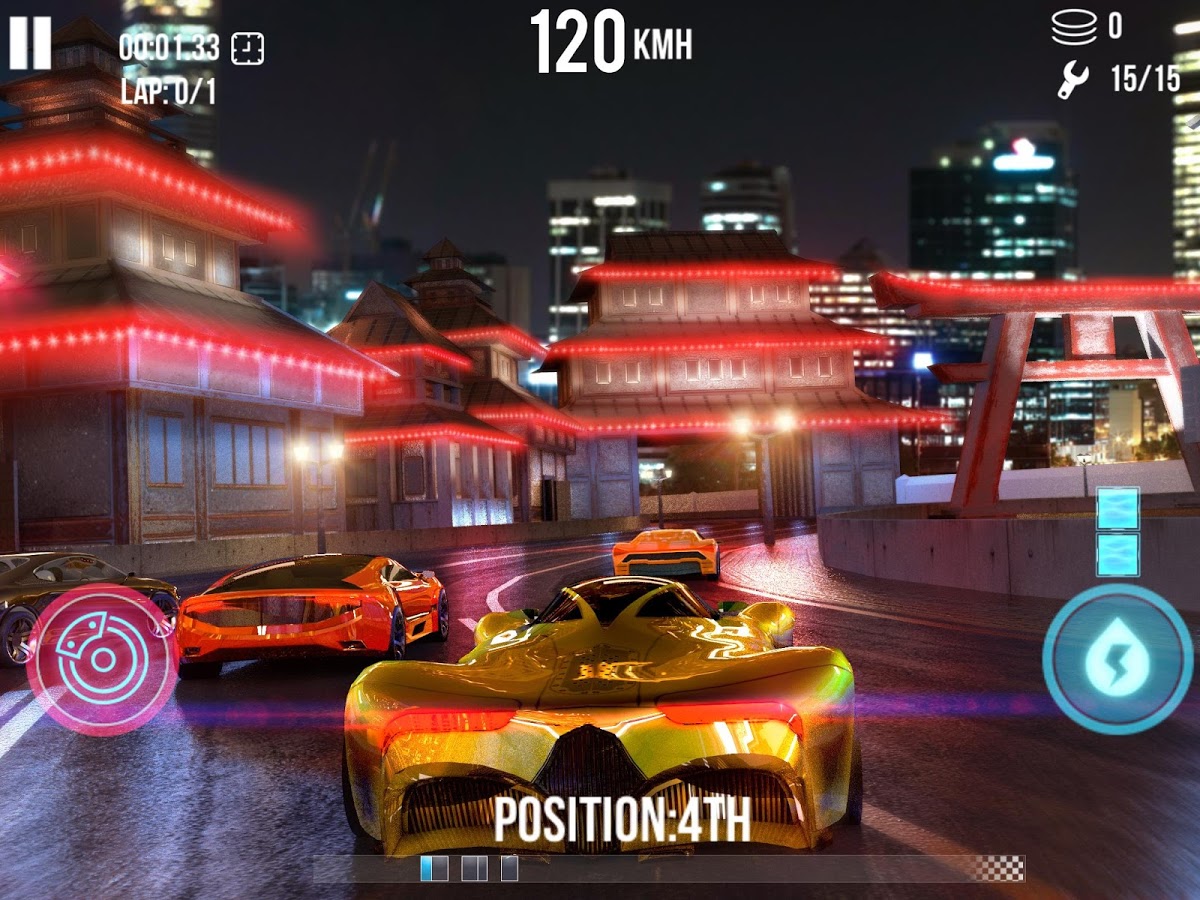
Task: Tap the pink brake disc button
Action: 102,660
